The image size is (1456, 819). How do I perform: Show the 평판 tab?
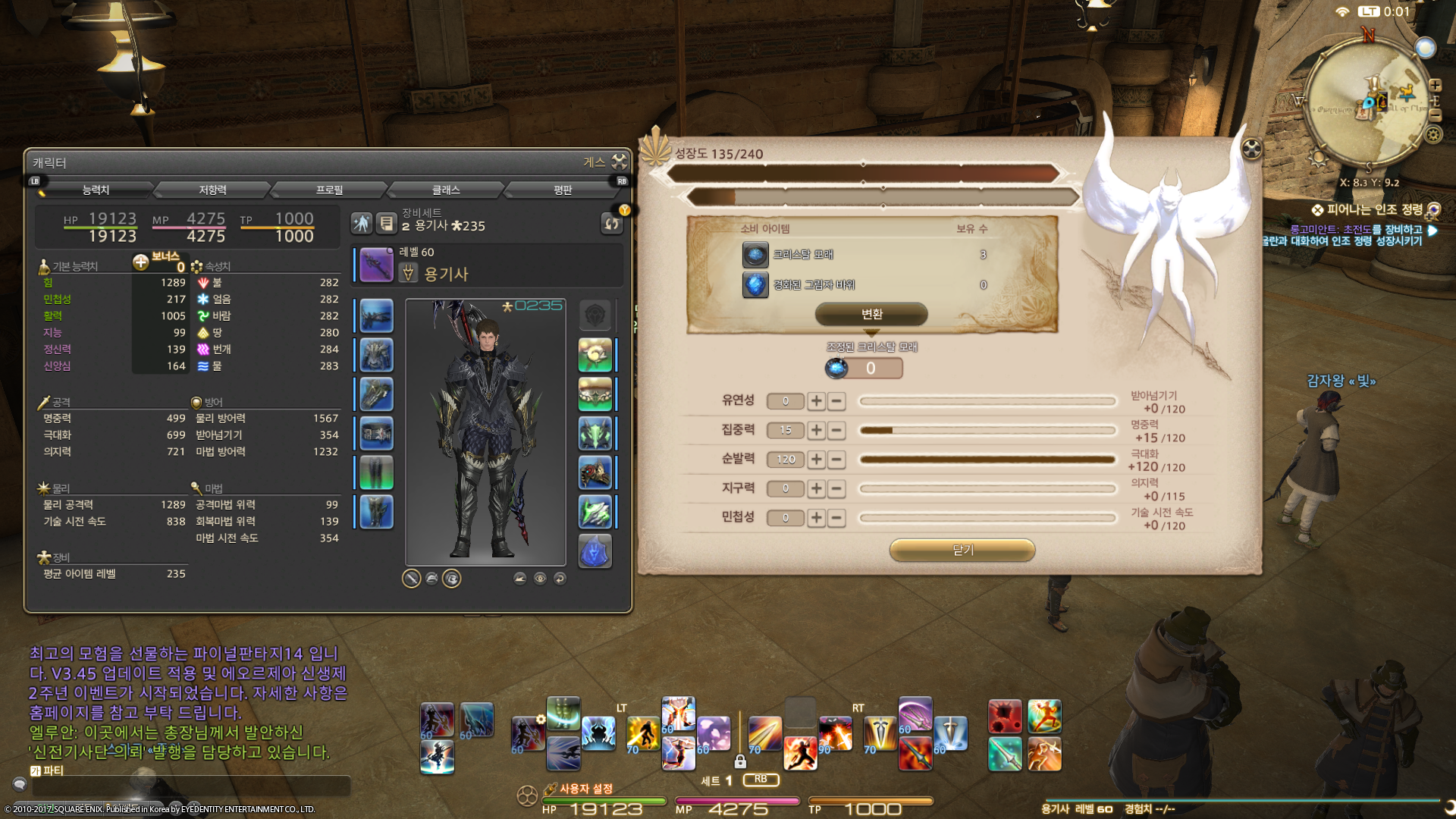563,190
